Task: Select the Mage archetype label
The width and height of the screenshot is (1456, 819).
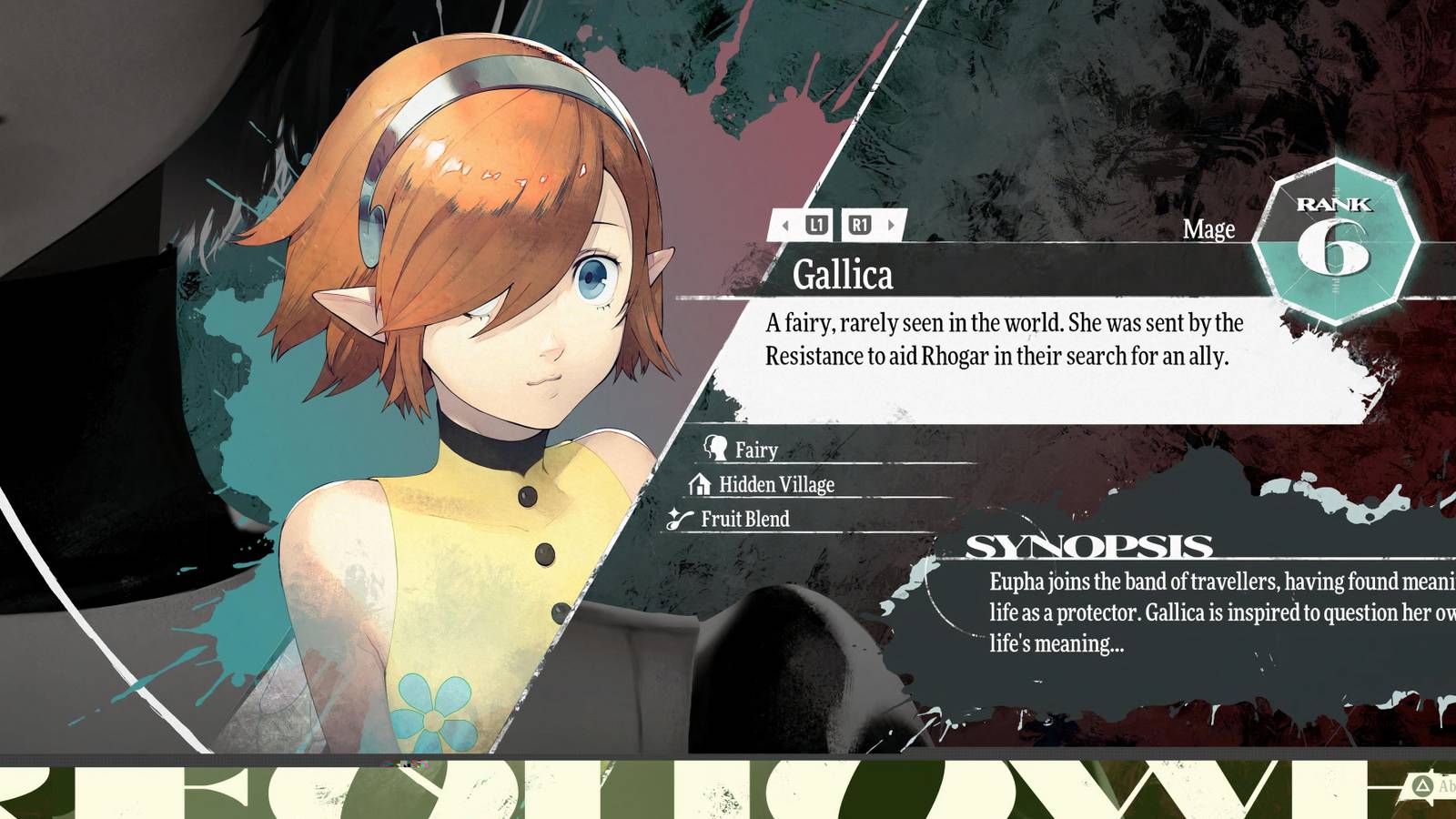Action: (x=1209, y=230)
